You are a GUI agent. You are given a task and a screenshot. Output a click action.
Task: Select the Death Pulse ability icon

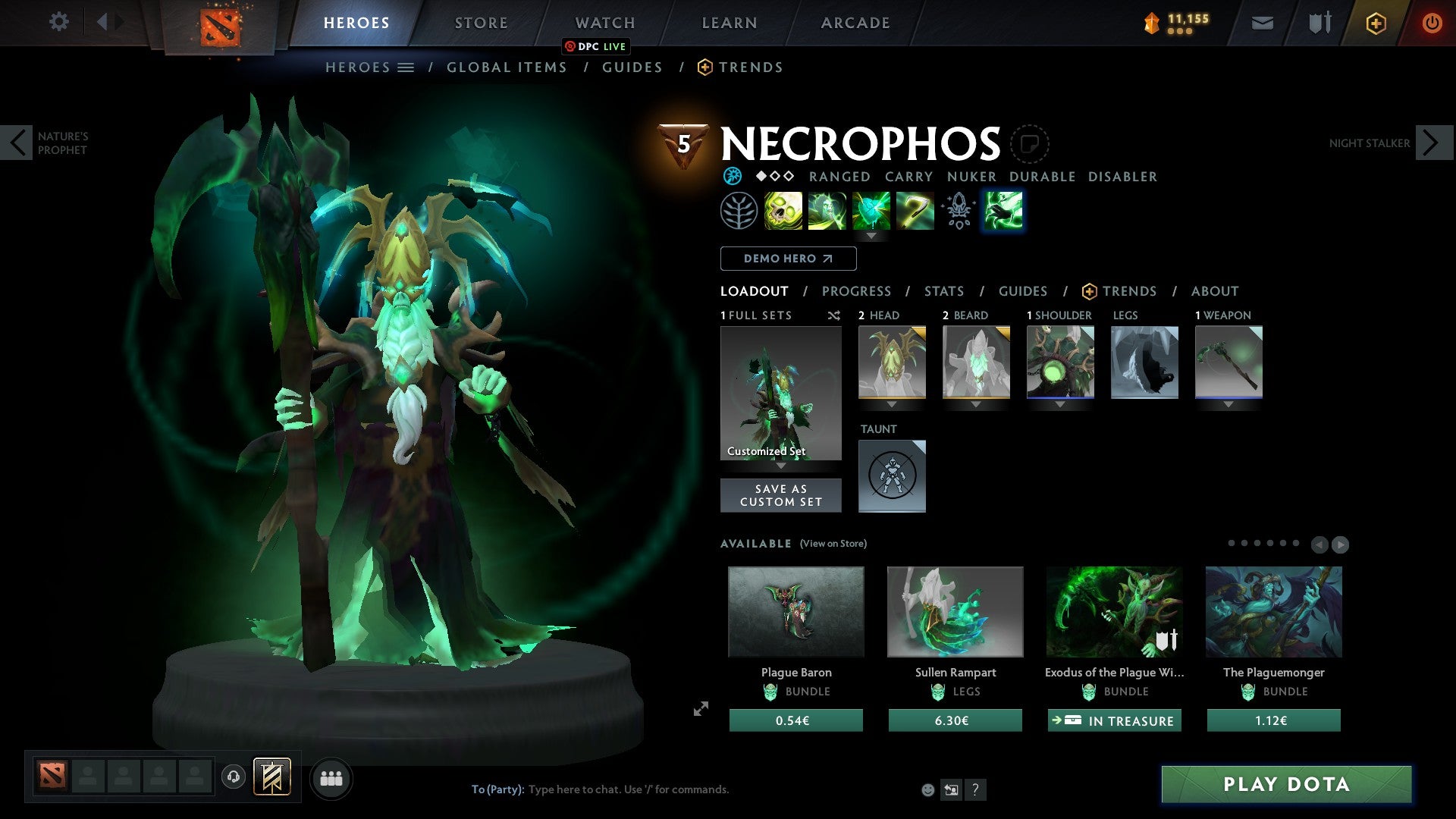(x=785, y=211)
